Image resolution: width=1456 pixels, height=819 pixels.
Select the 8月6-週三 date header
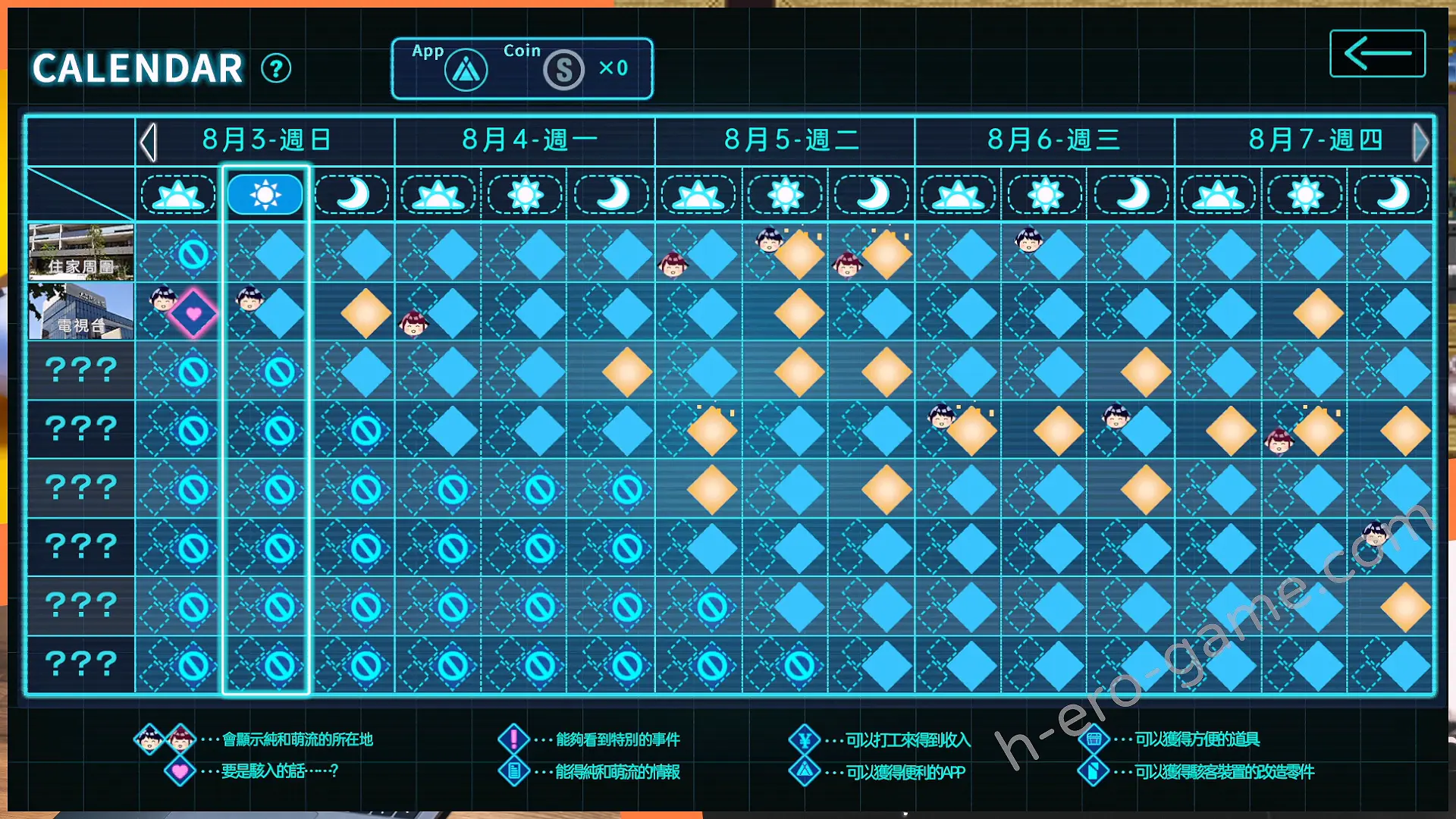point(1053,140)
